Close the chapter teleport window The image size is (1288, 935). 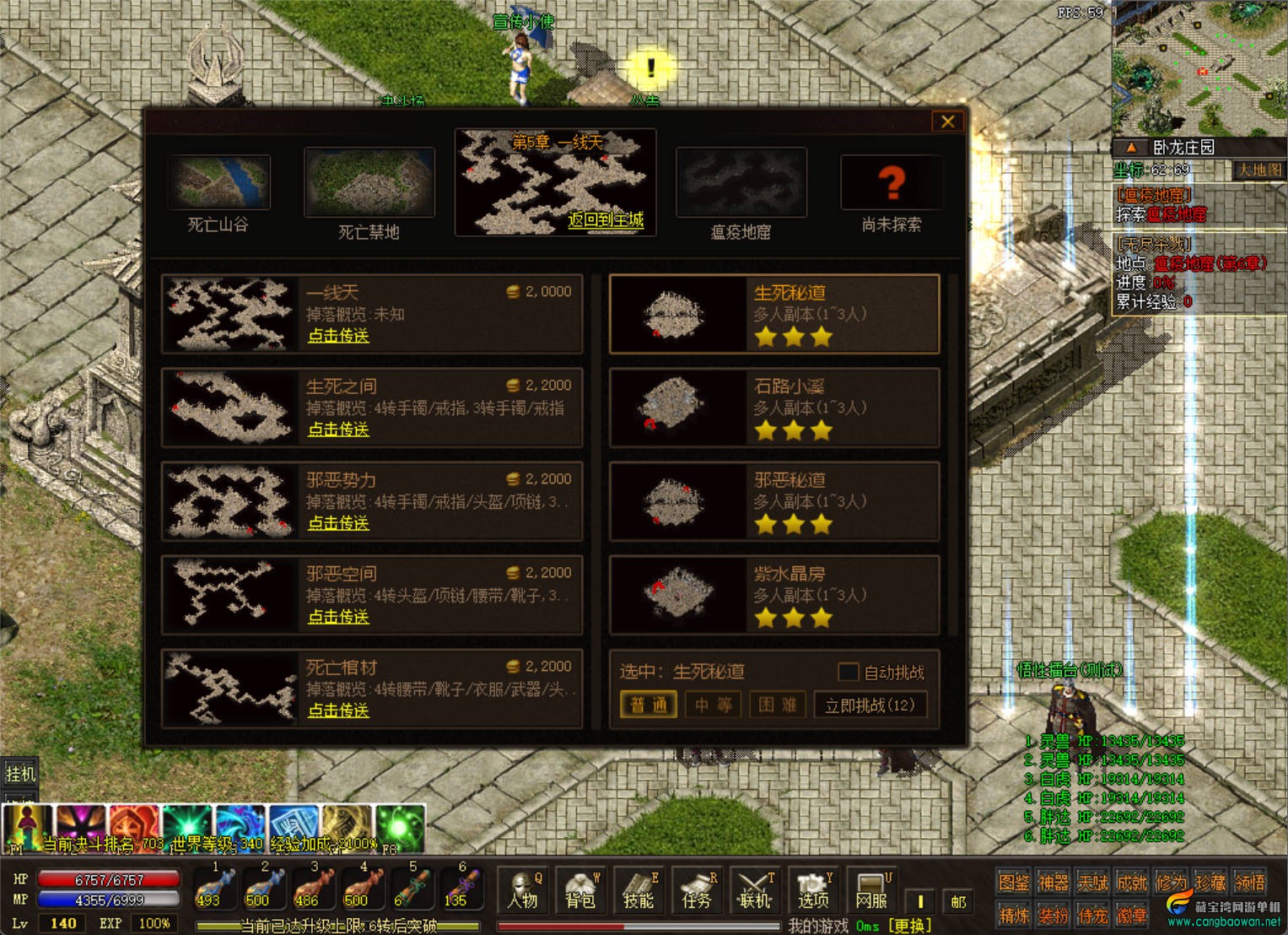pos(947,122)
